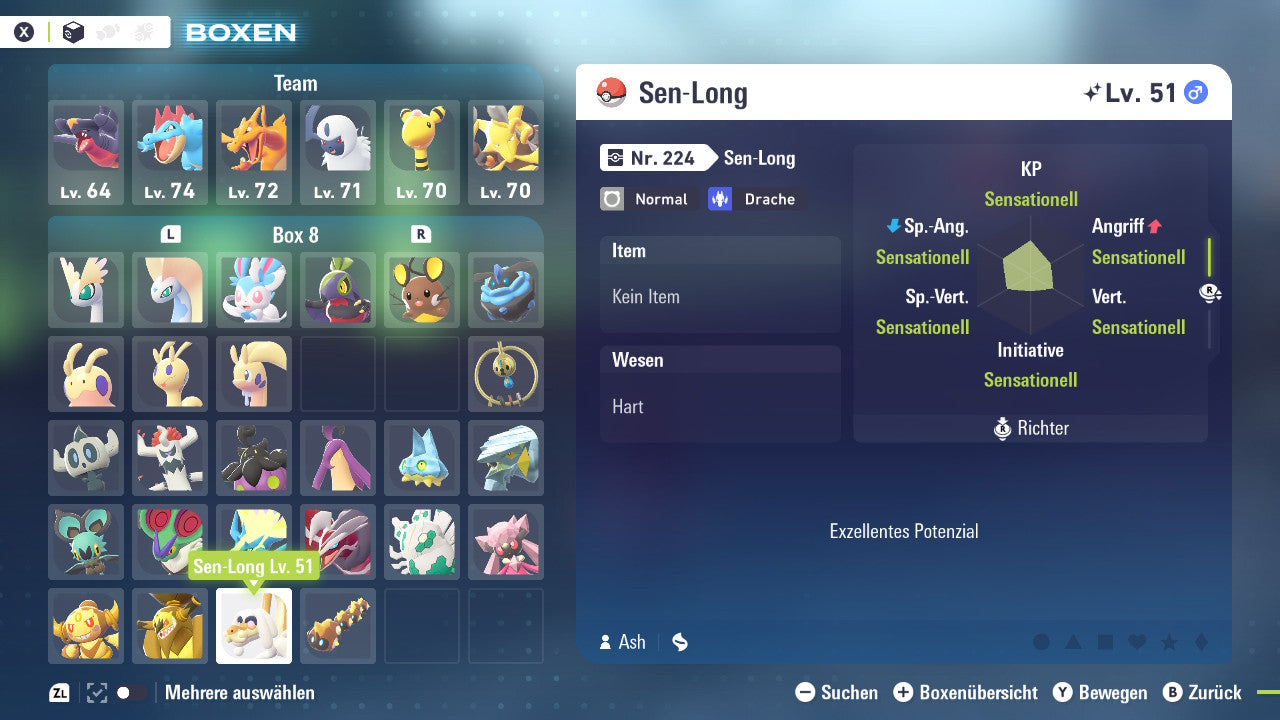
Task: Select the Normal type icon
Action: [646, 199]
